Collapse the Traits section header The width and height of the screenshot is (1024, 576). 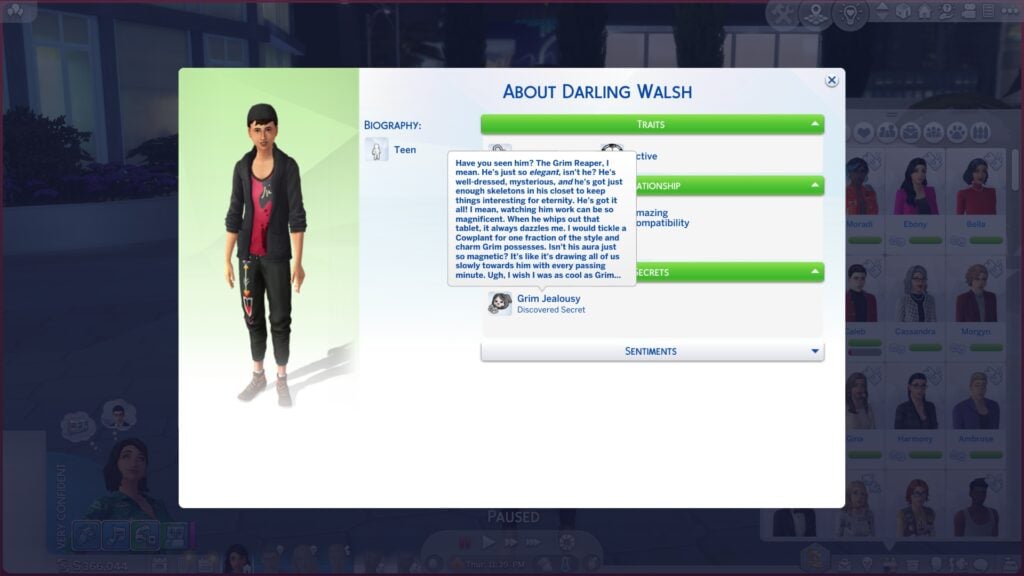click(x=652, y=125)
